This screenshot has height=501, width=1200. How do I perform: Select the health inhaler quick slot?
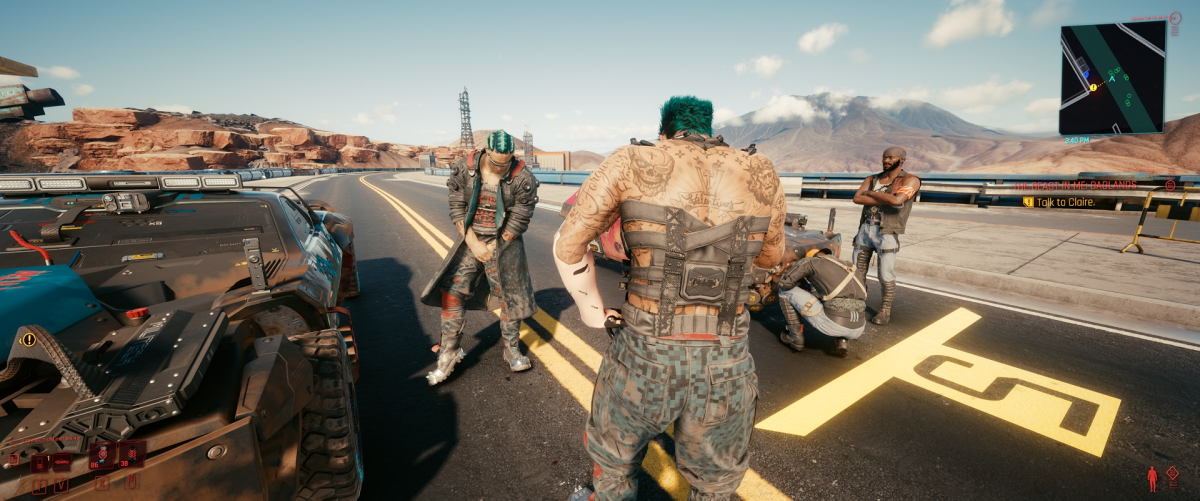[101, 456]
